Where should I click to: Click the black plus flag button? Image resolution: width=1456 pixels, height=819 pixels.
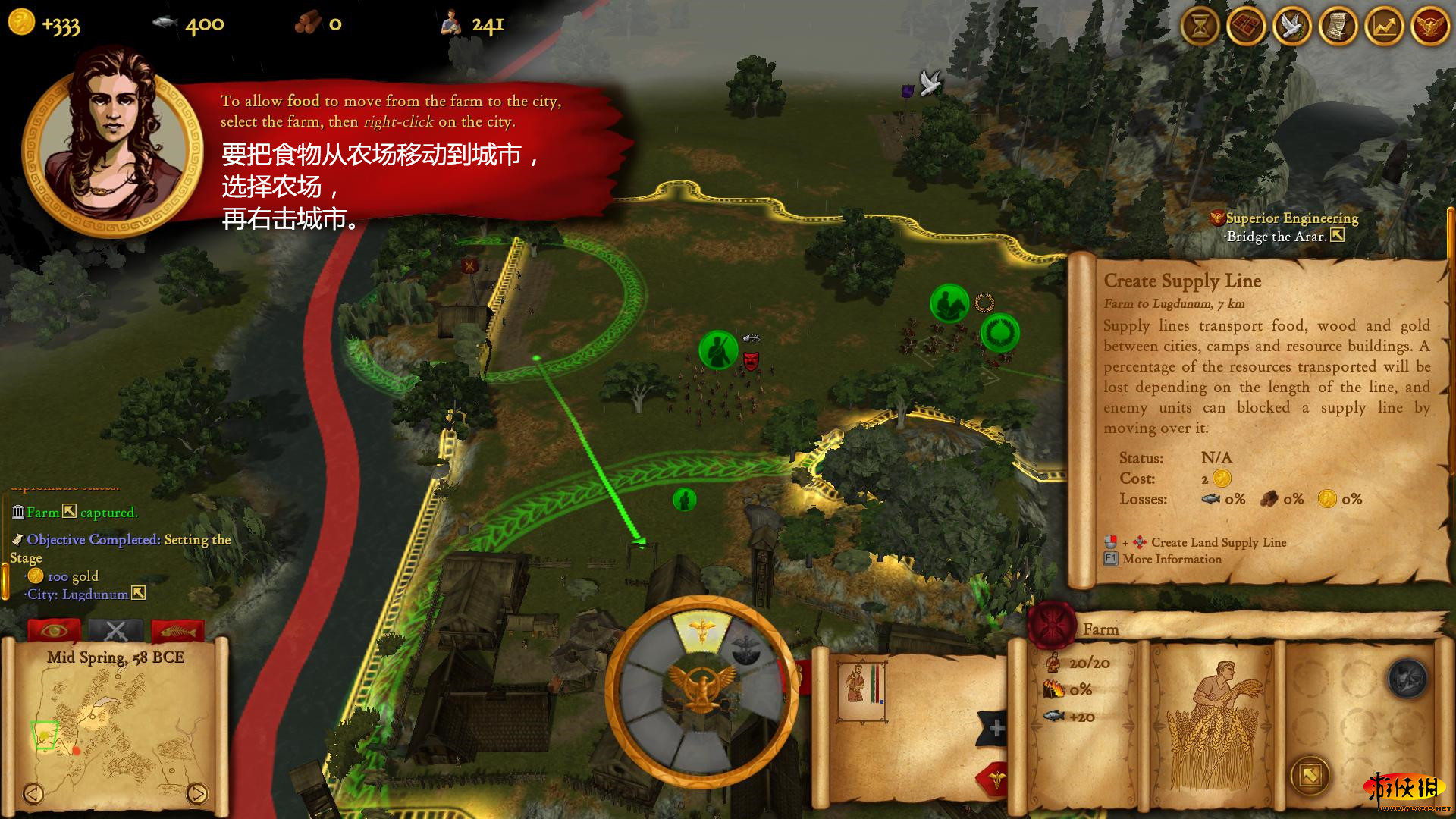(994, 729)
